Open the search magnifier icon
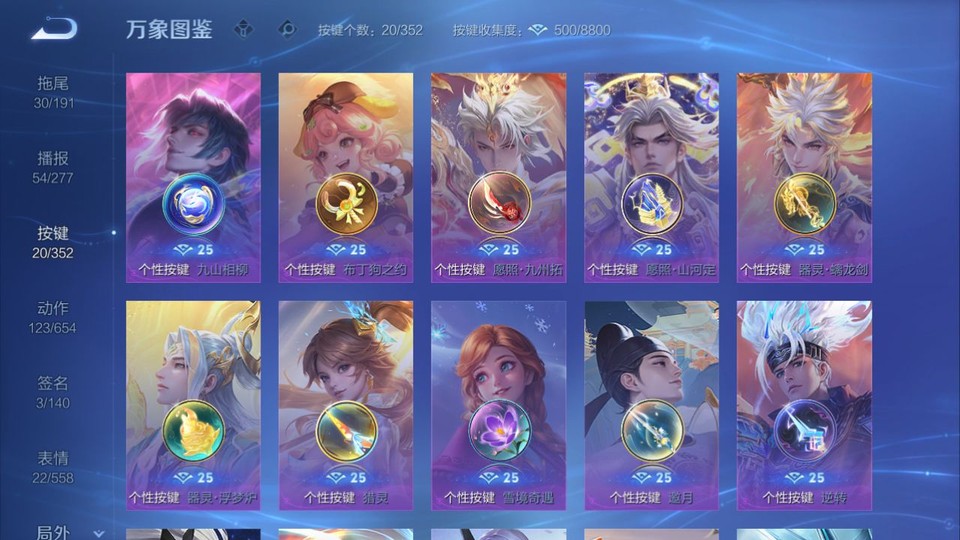The width and height of the screenshot is (960, 540). tap(287, 29)
